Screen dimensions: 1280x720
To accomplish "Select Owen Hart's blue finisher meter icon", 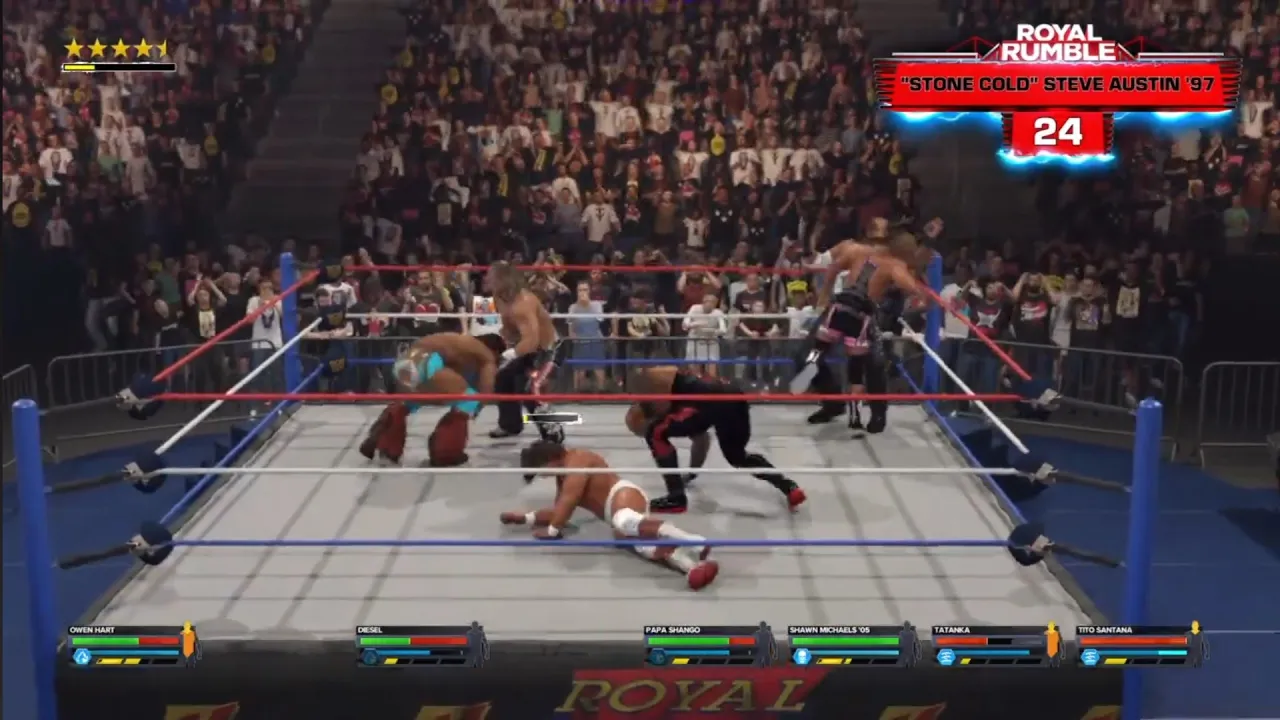I will click(x=82, y=655).
